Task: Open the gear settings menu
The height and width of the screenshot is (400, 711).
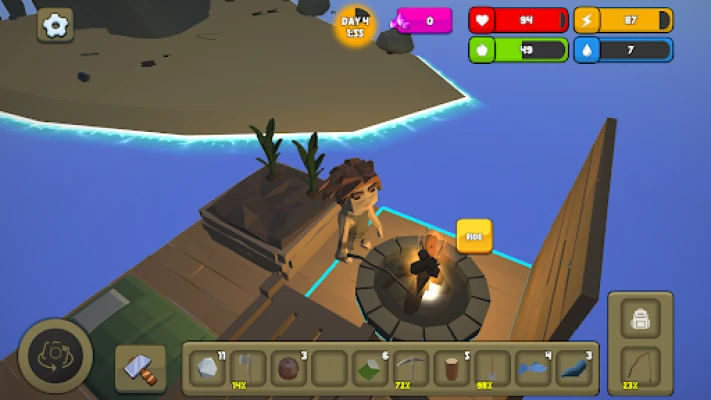Action: coord(55,24)
